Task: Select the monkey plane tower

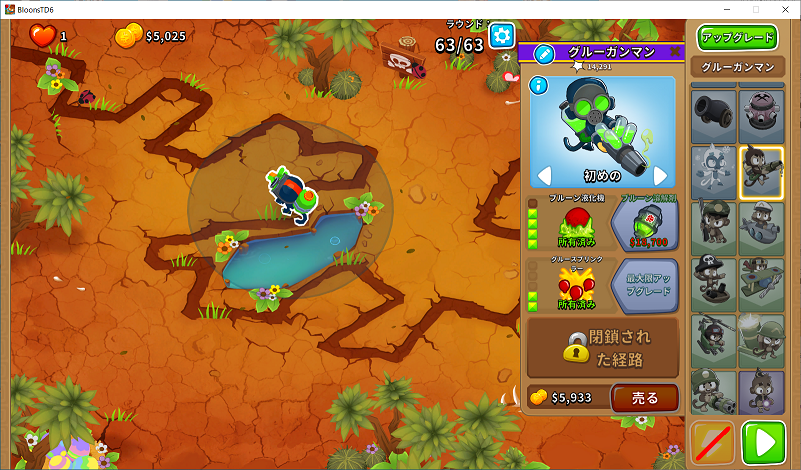Action: tap(761, 284)
